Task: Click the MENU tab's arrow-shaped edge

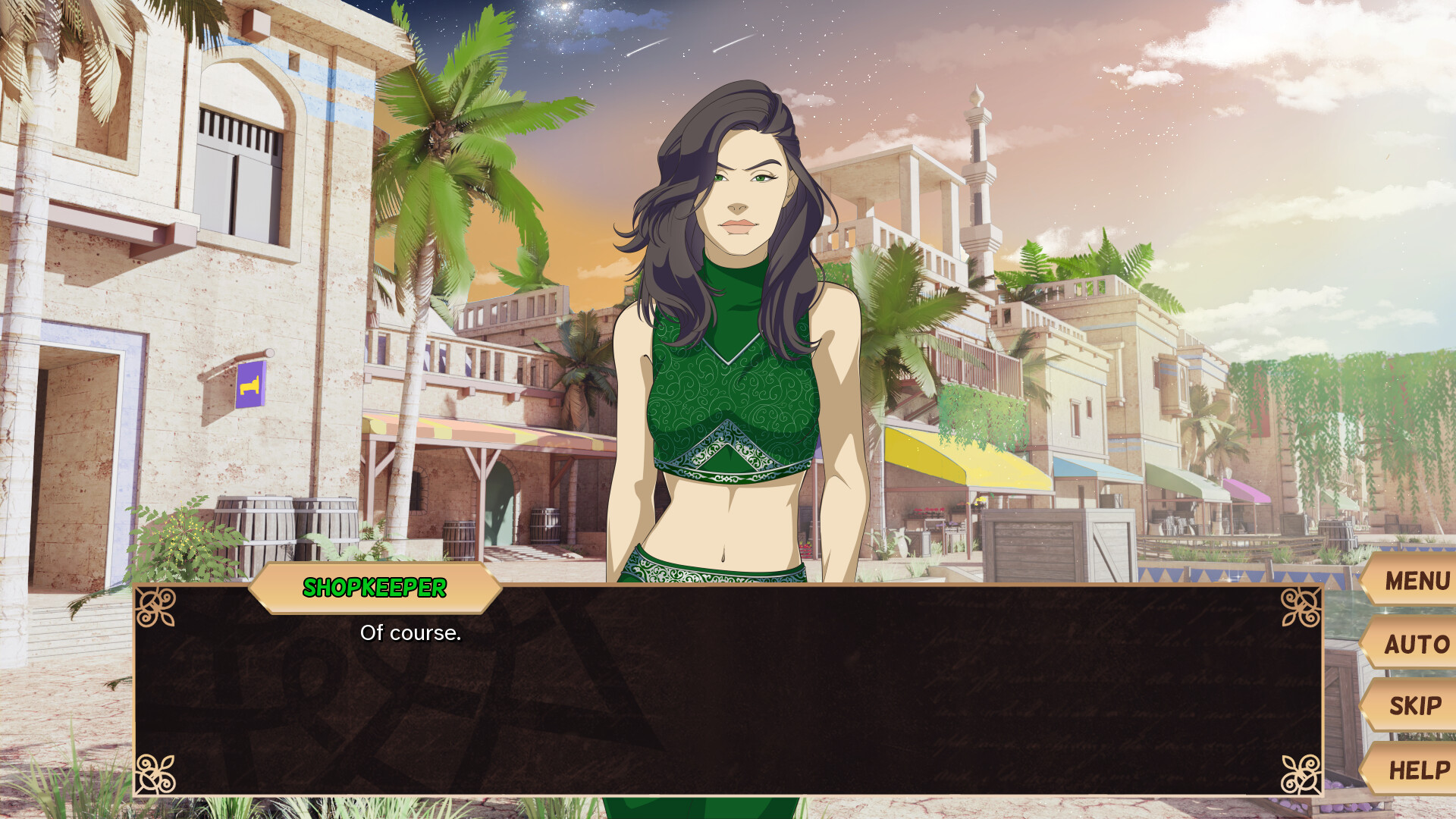Action: [x=1365, y=582]
